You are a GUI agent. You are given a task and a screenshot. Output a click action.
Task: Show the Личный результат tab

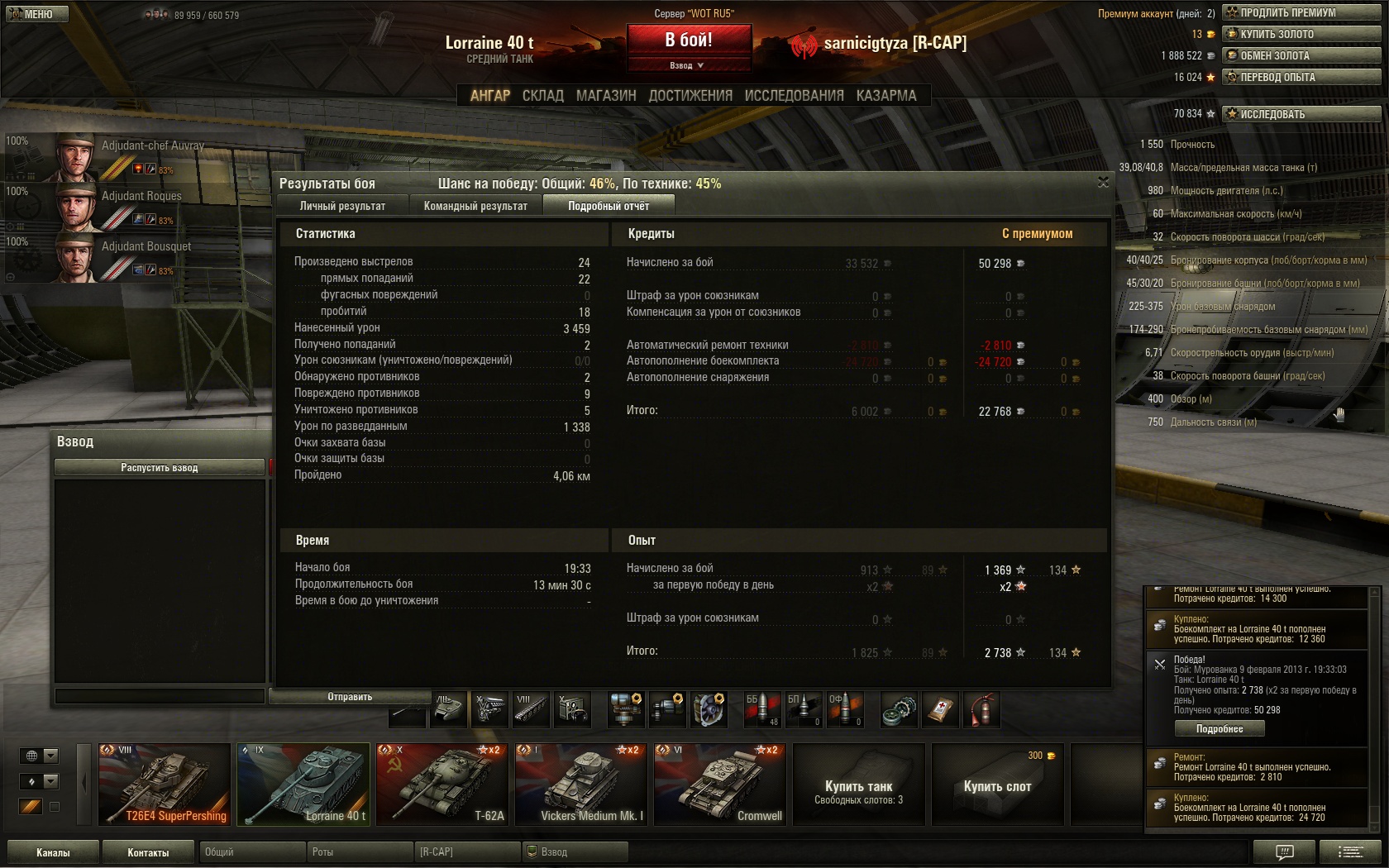click(342, 206)
